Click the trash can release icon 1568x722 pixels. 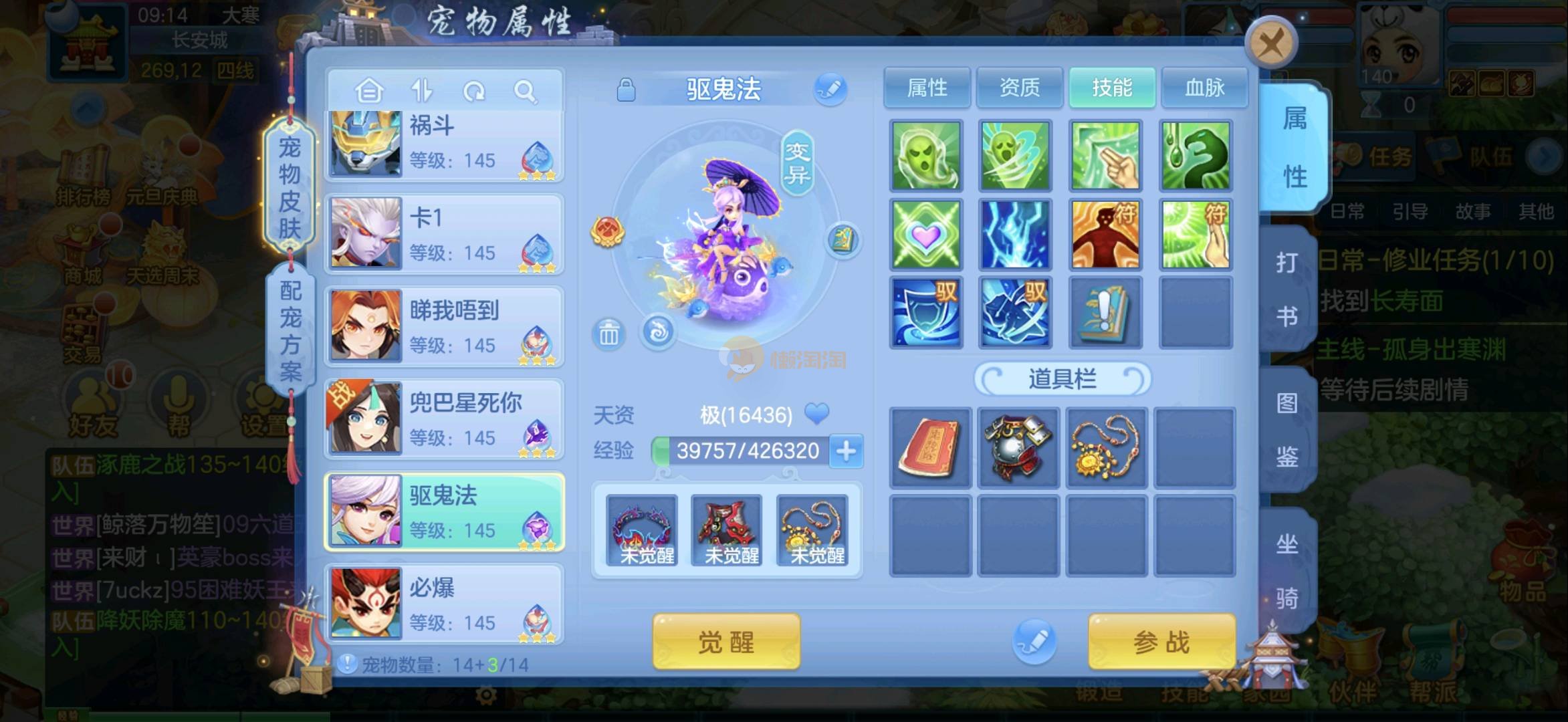(x=608, y=334)
